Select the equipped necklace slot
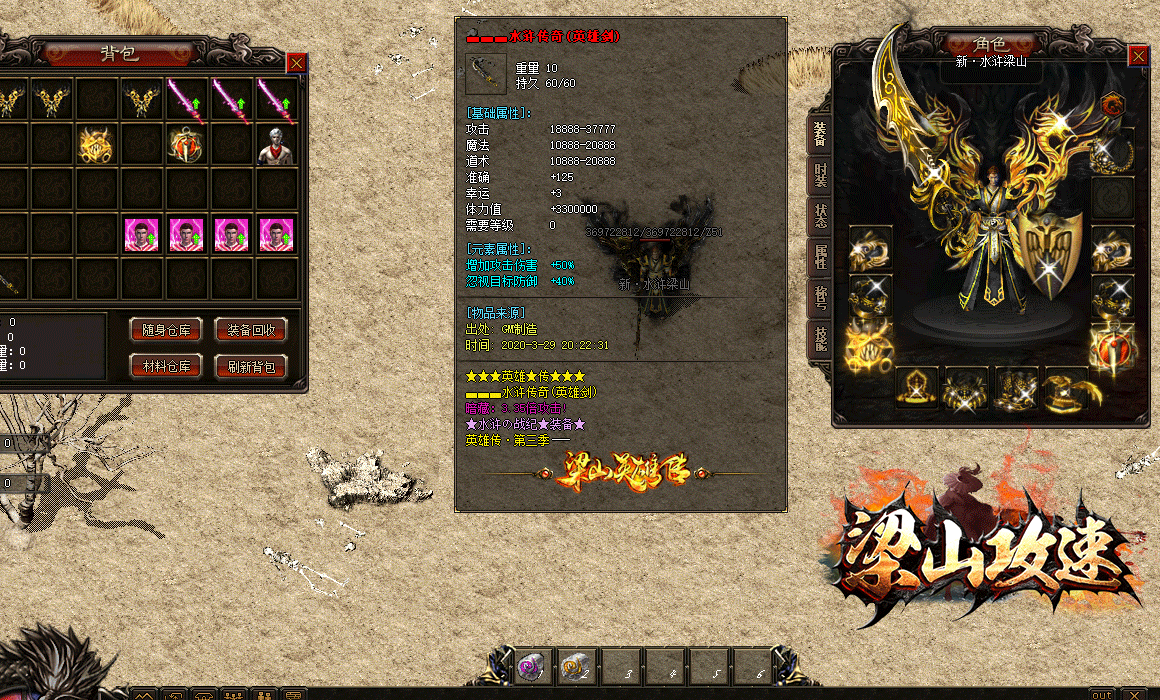1160x700 pixels. point(1112,152)
